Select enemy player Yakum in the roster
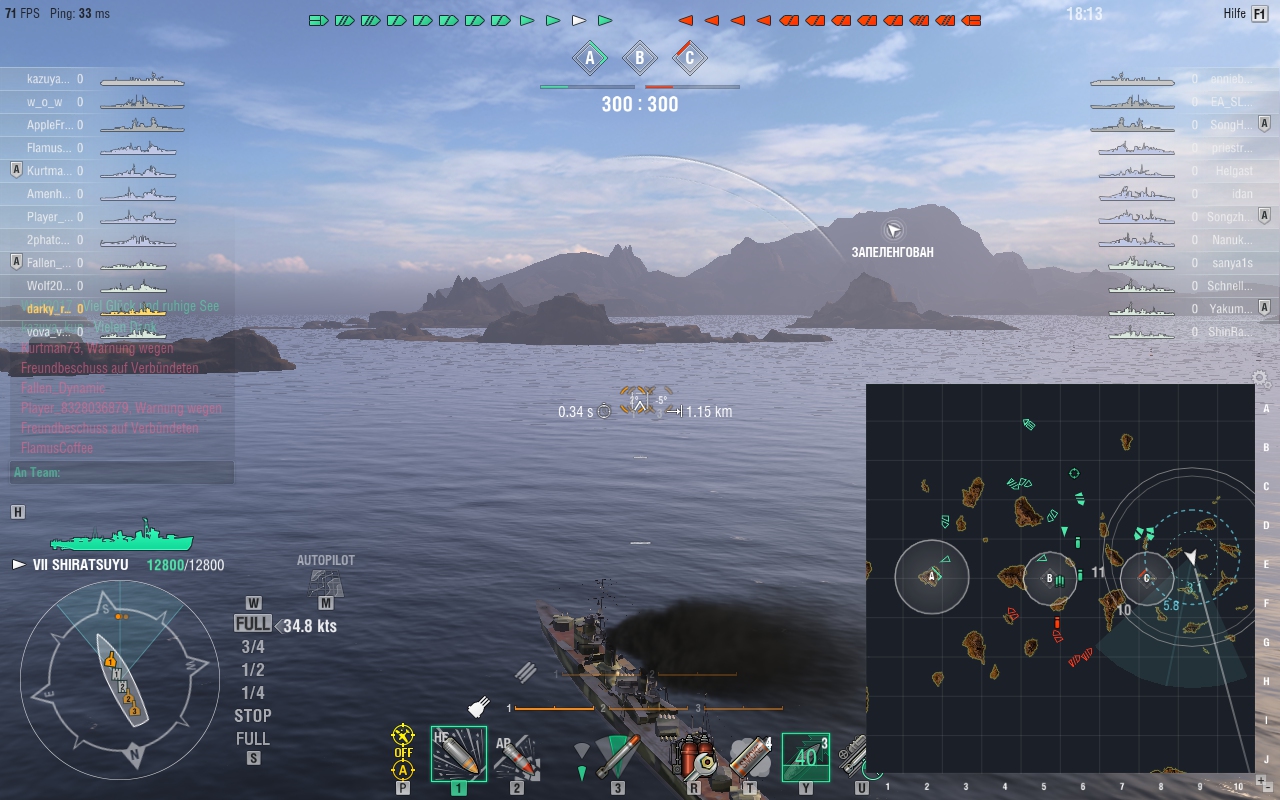 coord(1228,309)
